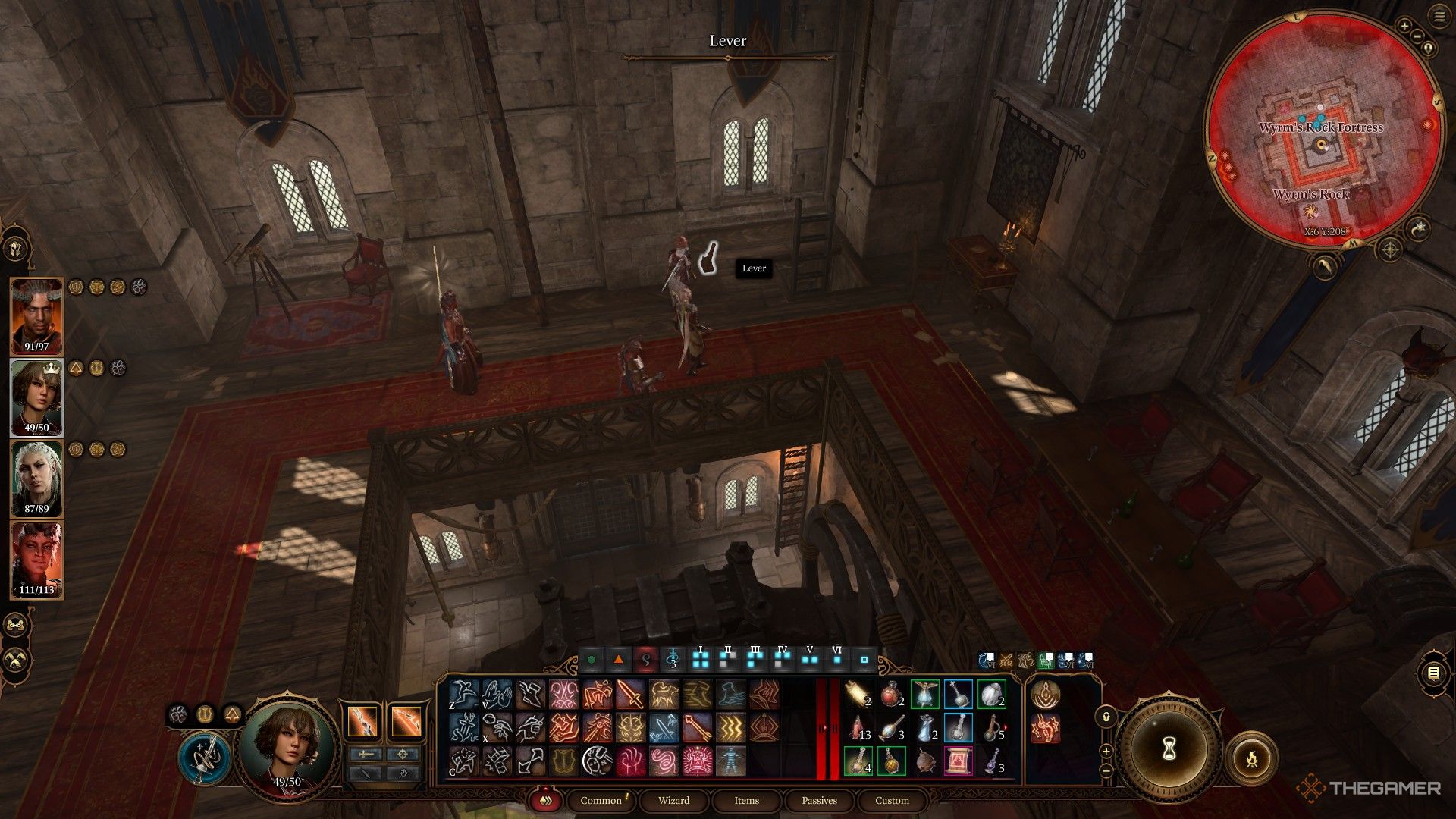
Task: Show the Items hotbar tab
Action: (746, 800)
